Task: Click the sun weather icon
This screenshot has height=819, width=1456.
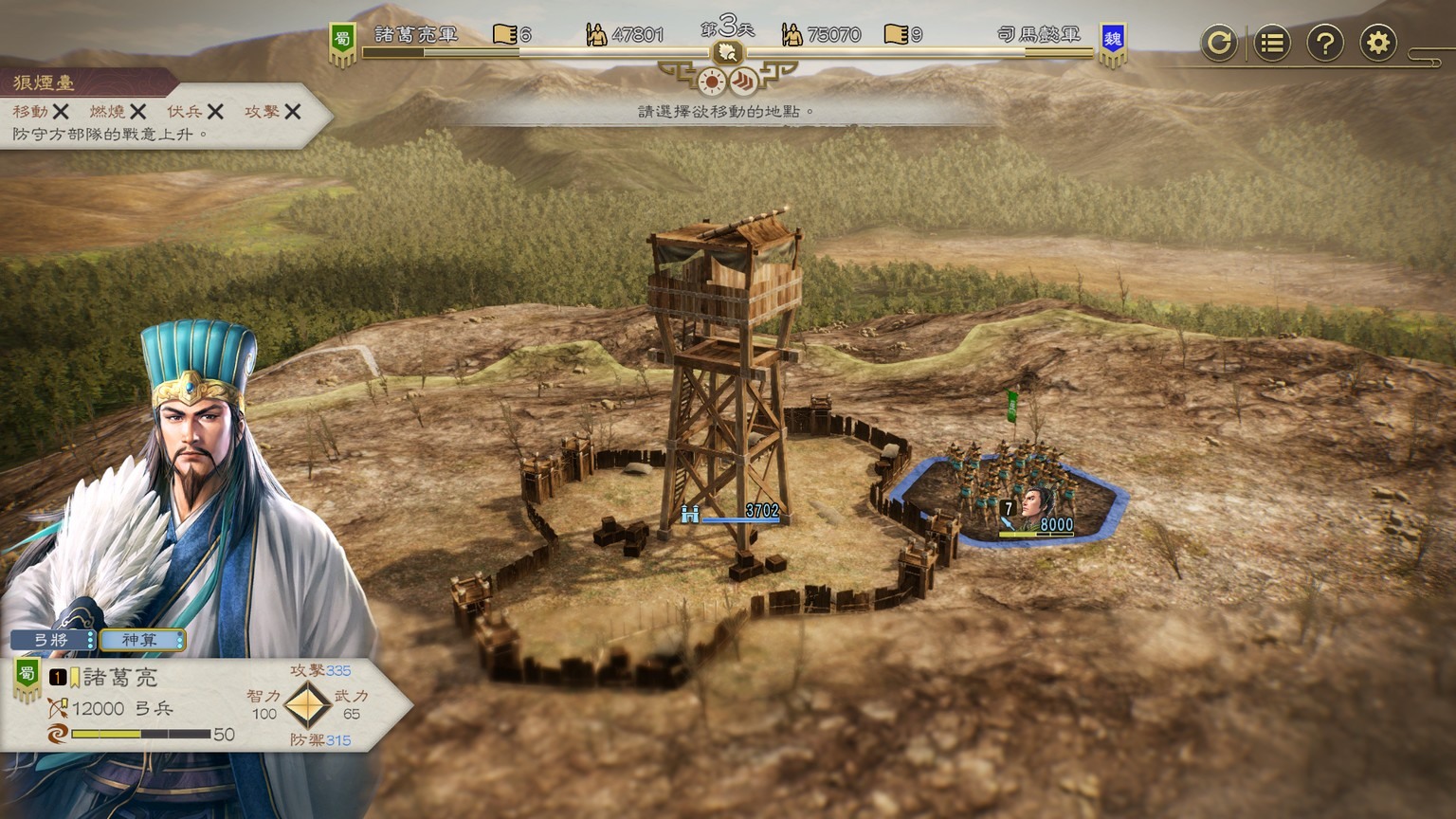Action: pyautogui.click(x=711, y=82)
